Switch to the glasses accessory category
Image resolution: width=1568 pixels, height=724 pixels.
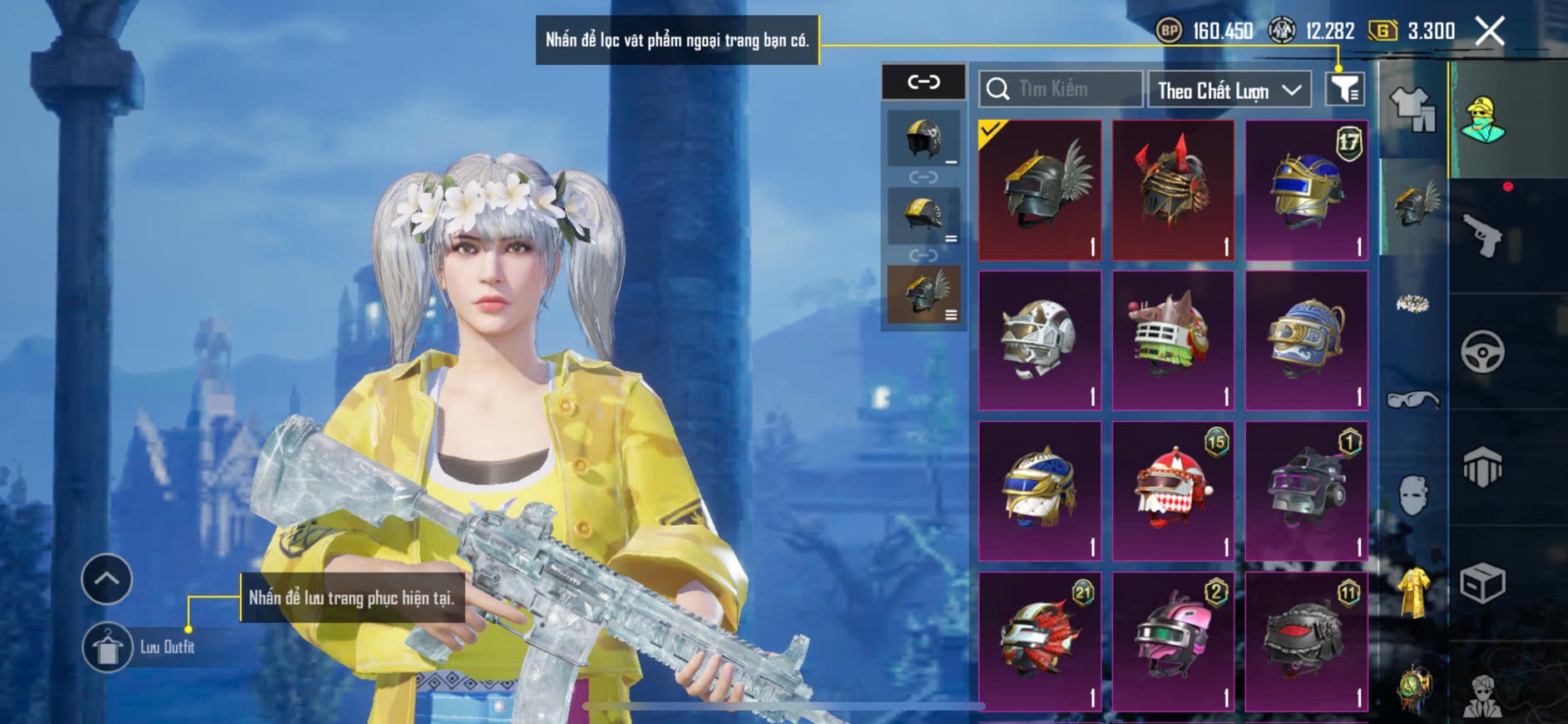point(1413,400)
